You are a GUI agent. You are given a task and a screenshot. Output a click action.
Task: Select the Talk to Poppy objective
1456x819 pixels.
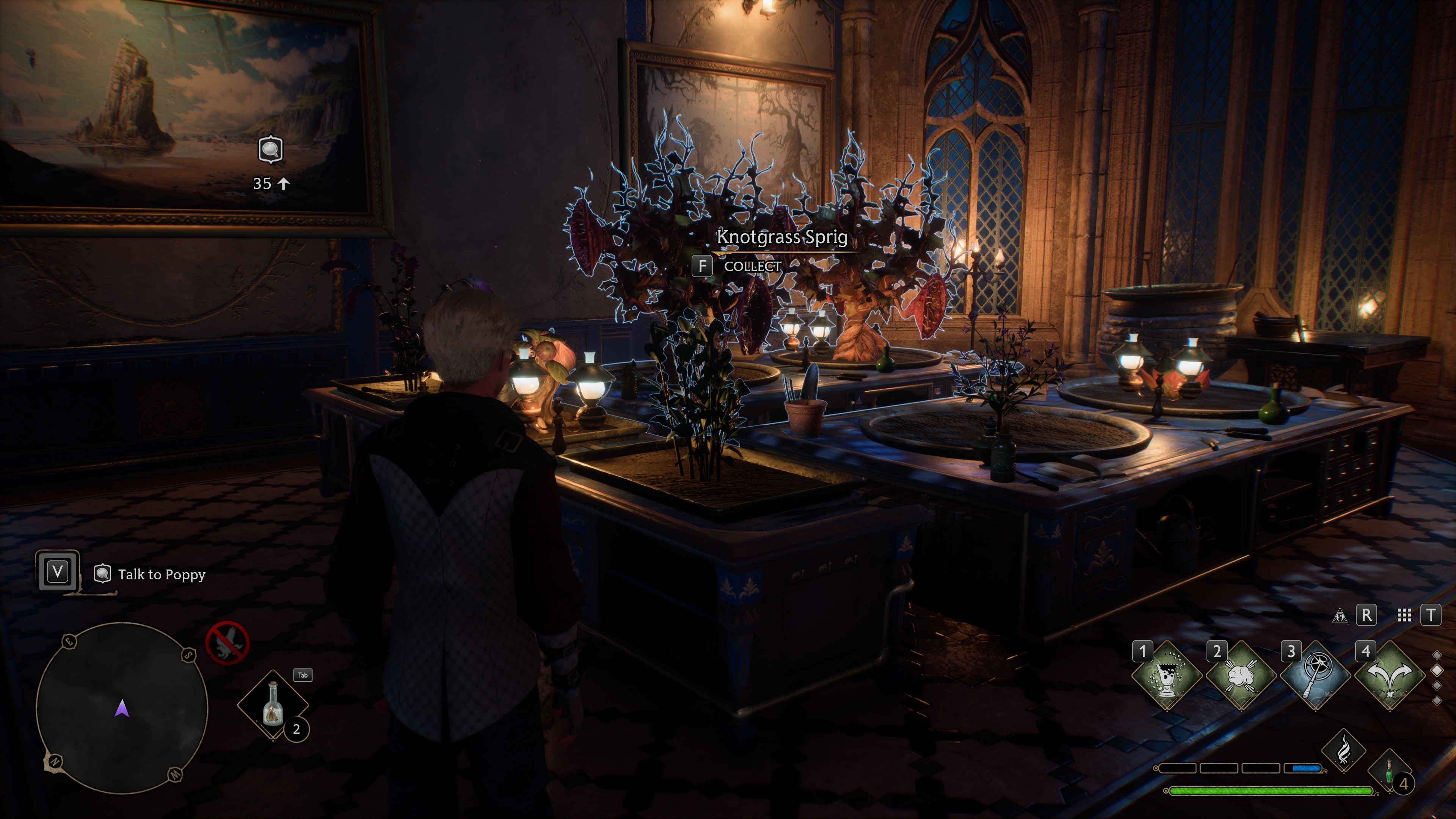pyautogui.click(x=161, y=575)
